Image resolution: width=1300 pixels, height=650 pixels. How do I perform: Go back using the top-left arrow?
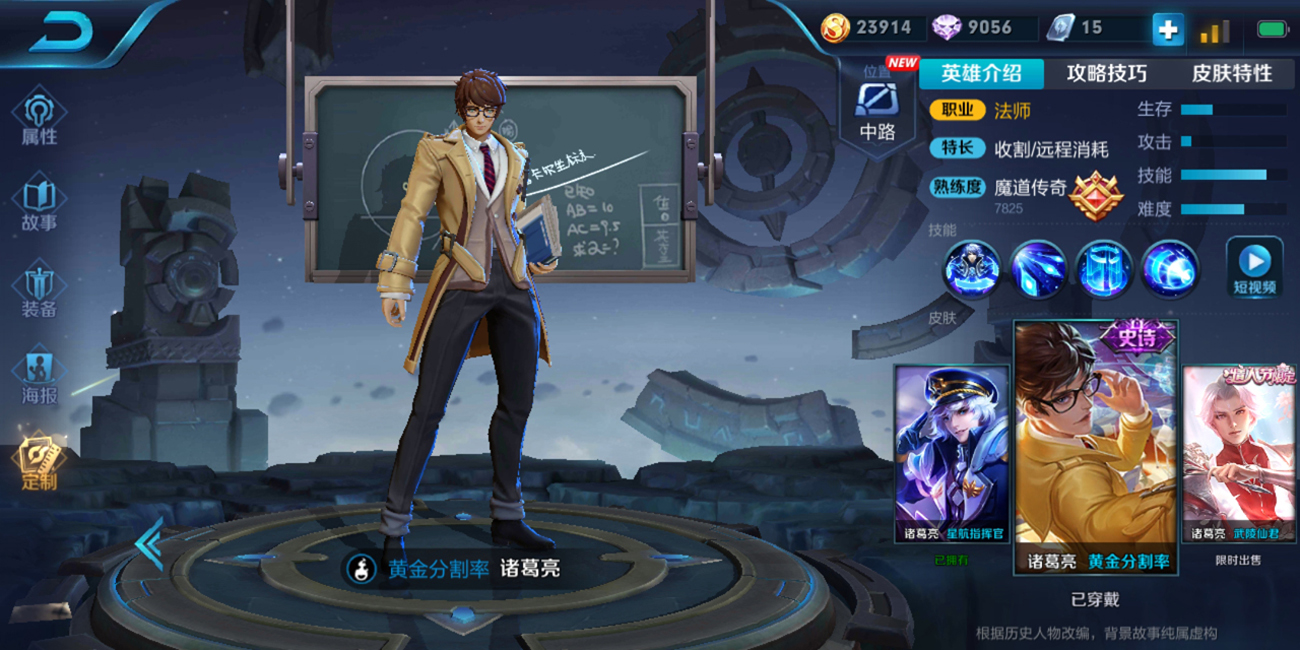(62, 32)
